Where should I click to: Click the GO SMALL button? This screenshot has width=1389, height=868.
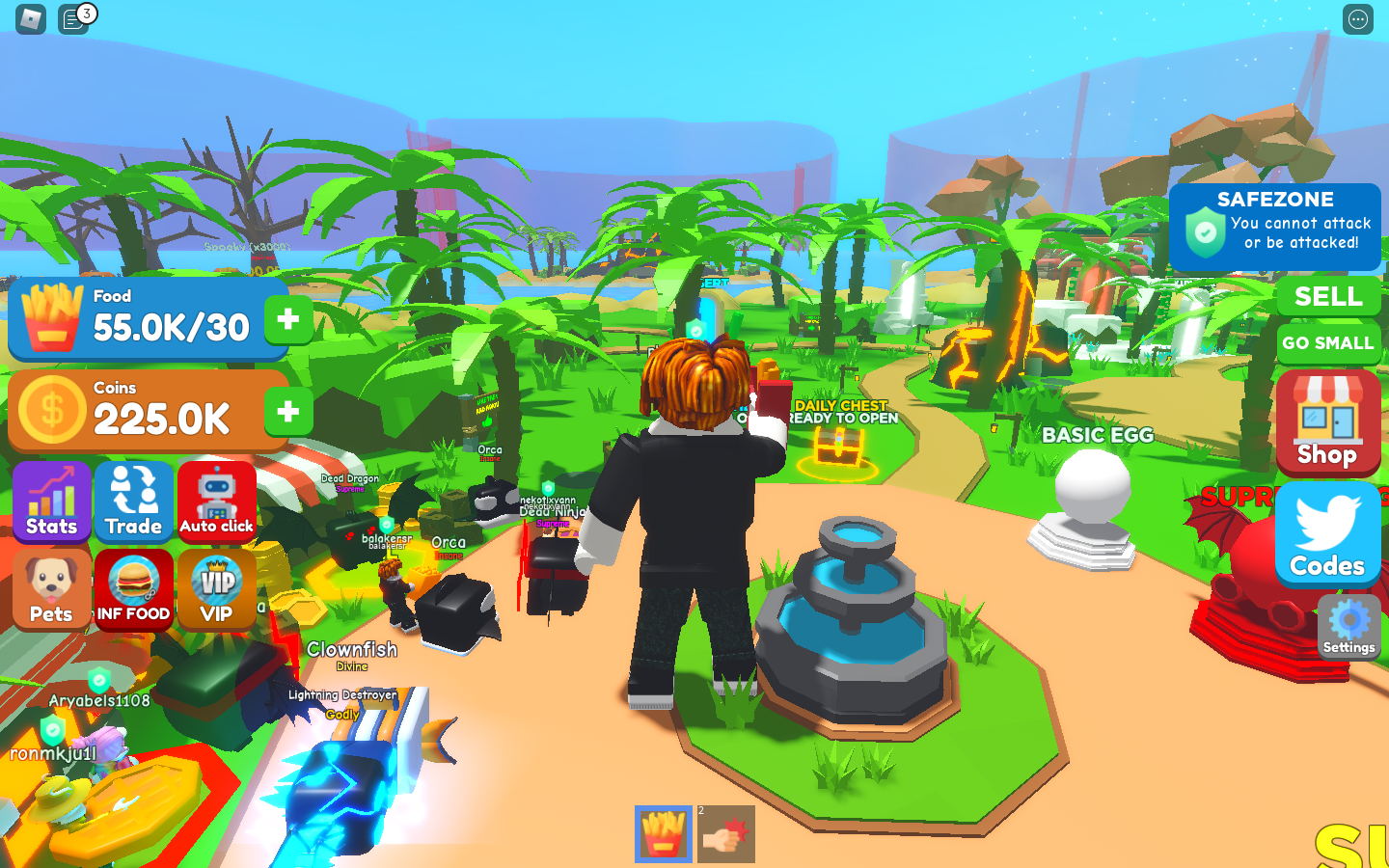1329,343
